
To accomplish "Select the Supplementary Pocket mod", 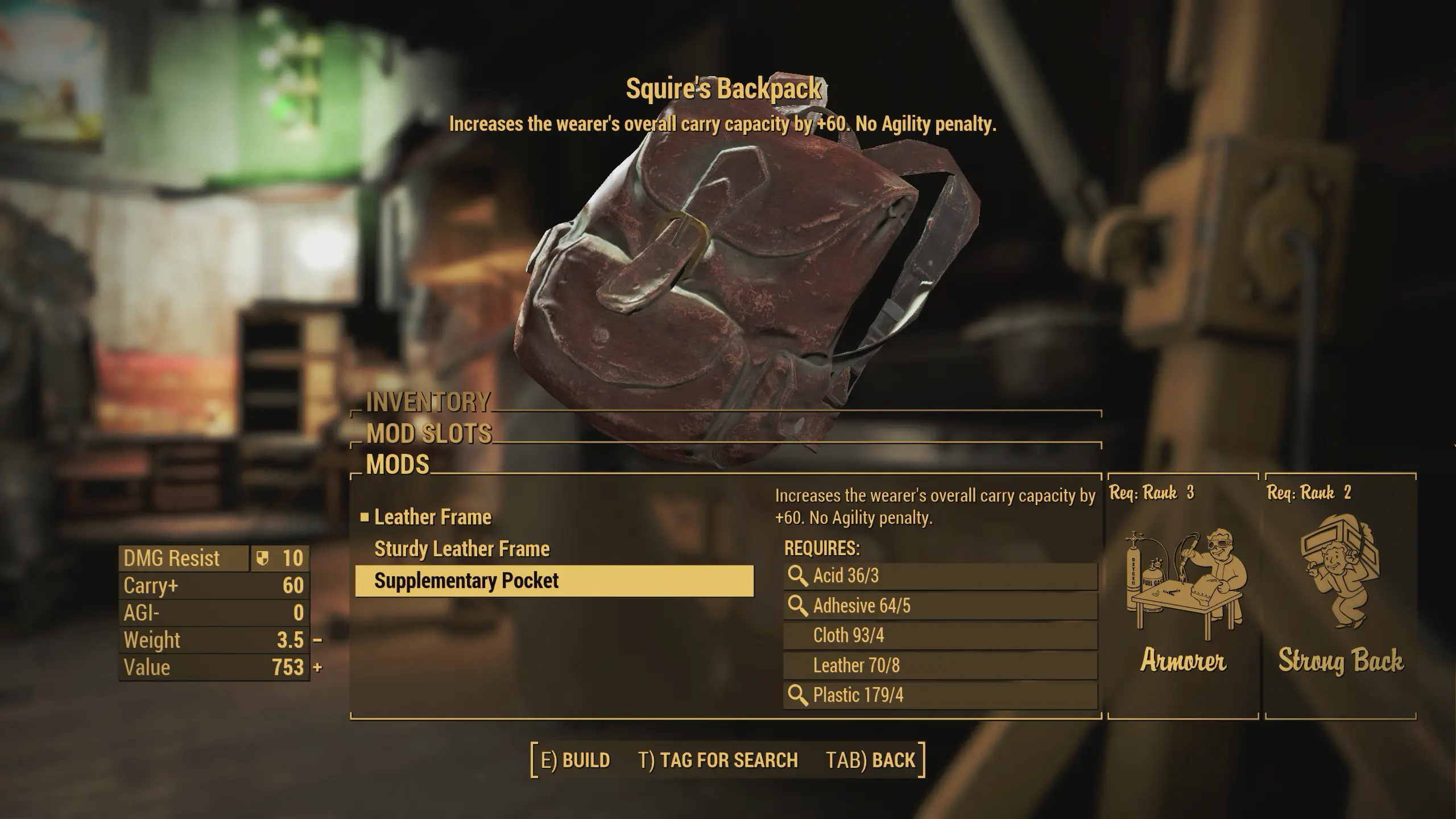I will 554,581.
